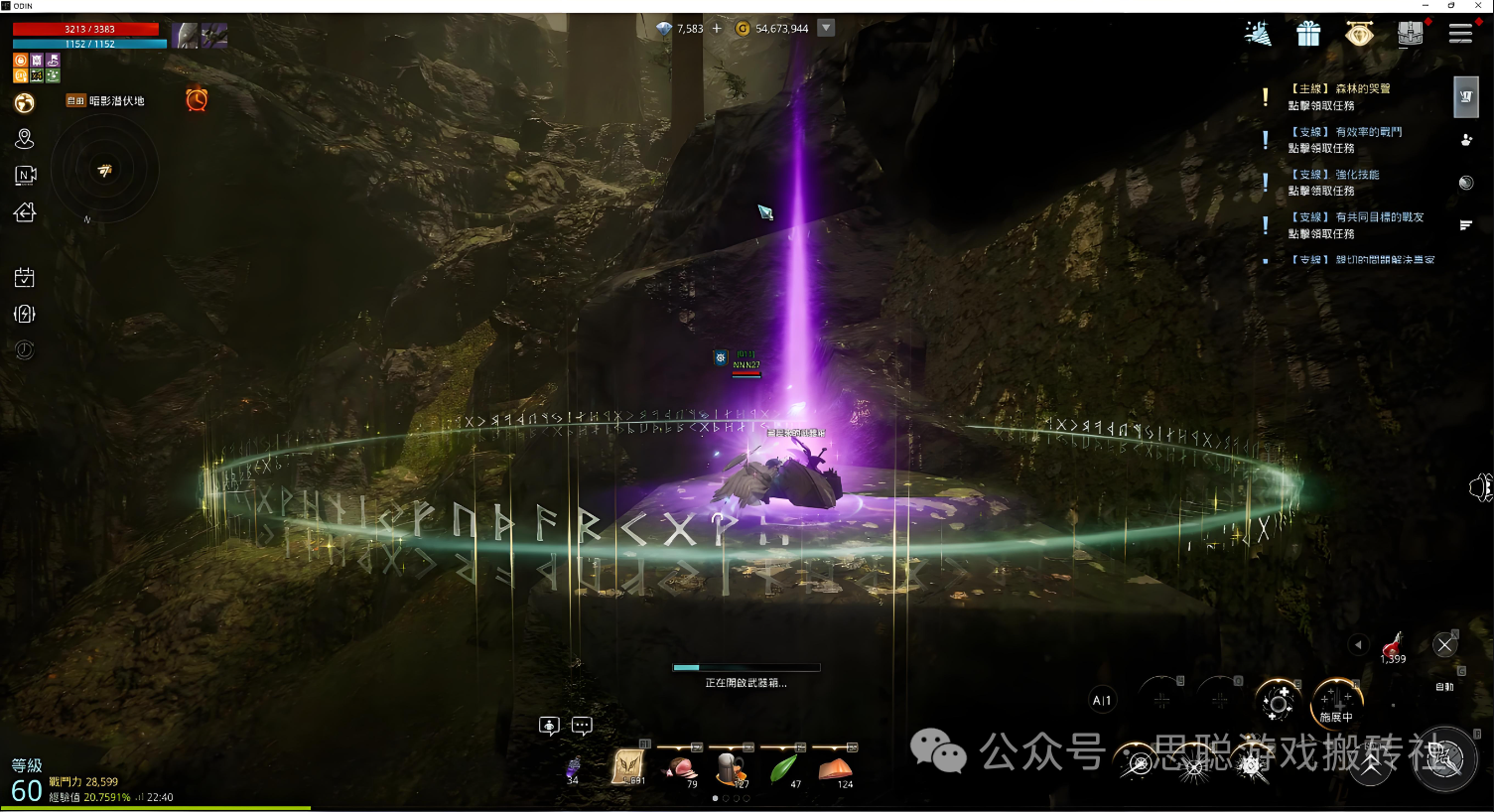Select the side quest 有效率的戰鬥
This screenshot has width=1494, height=812.
click(1344, 139)
